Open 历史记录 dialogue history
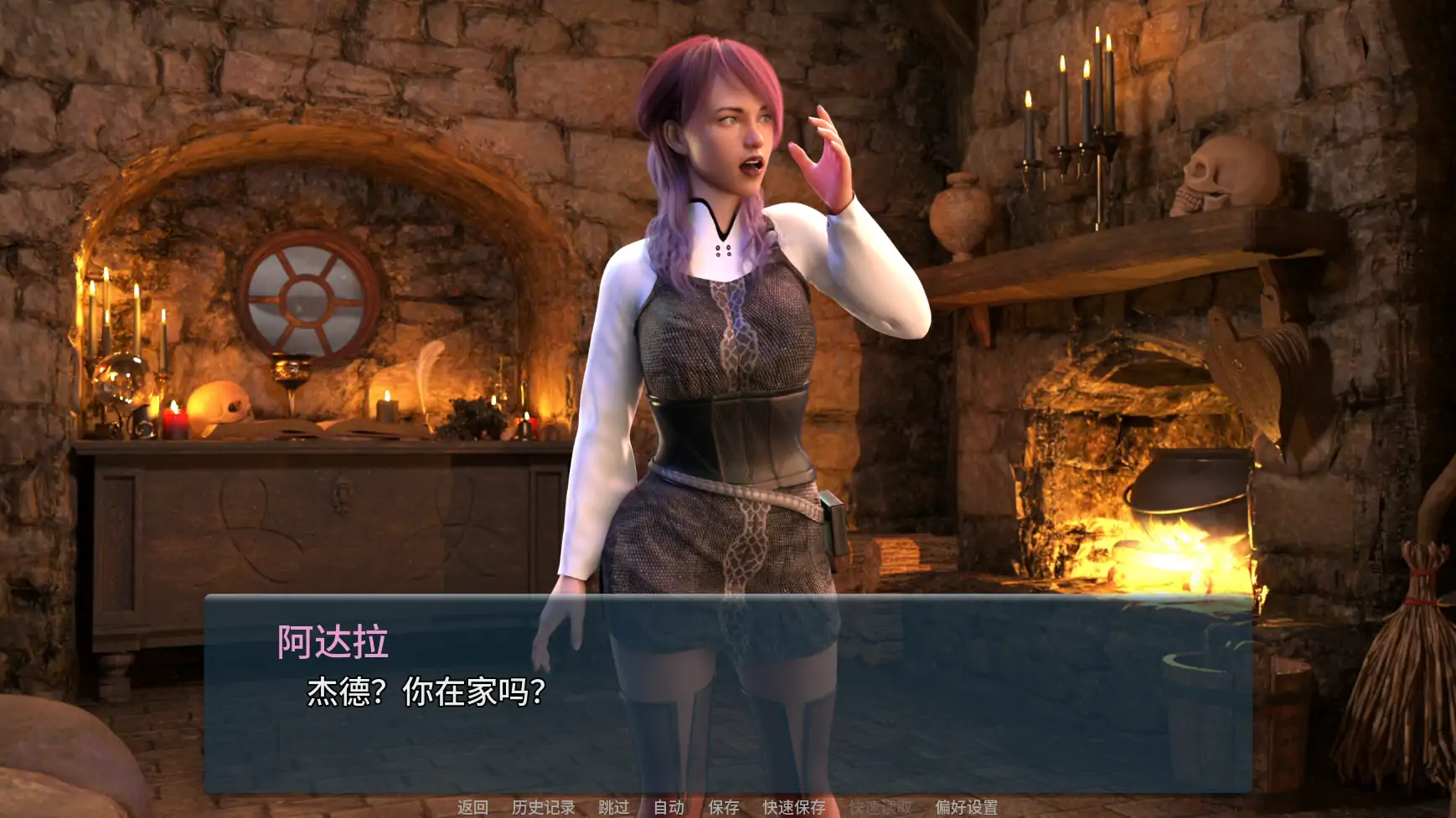This screenshot has width=1456, height=818. tap(543, 806)
